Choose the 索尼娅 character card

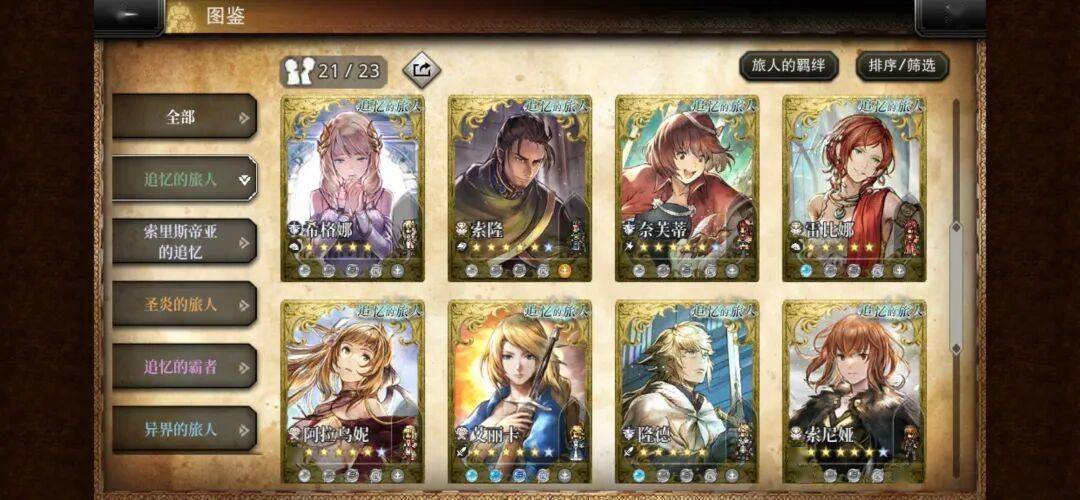coord(853,392)
